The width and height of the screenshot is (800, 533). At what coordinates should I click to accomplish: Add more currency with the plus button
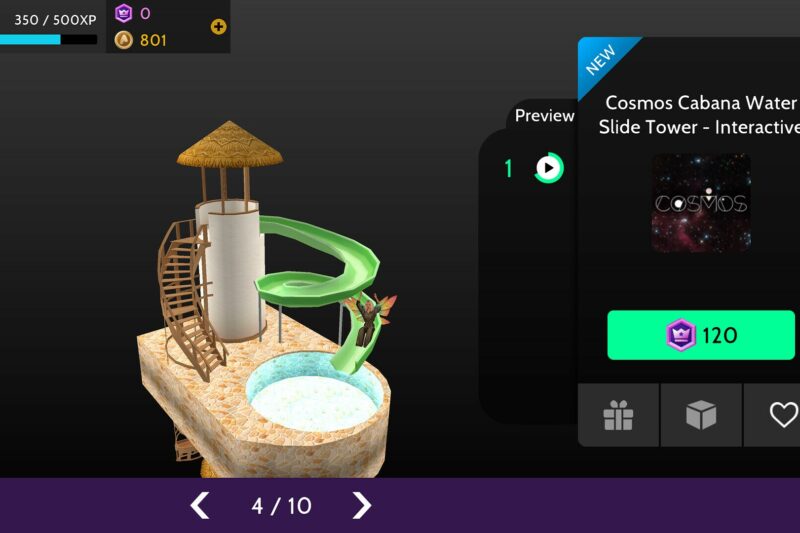(218, 27)
